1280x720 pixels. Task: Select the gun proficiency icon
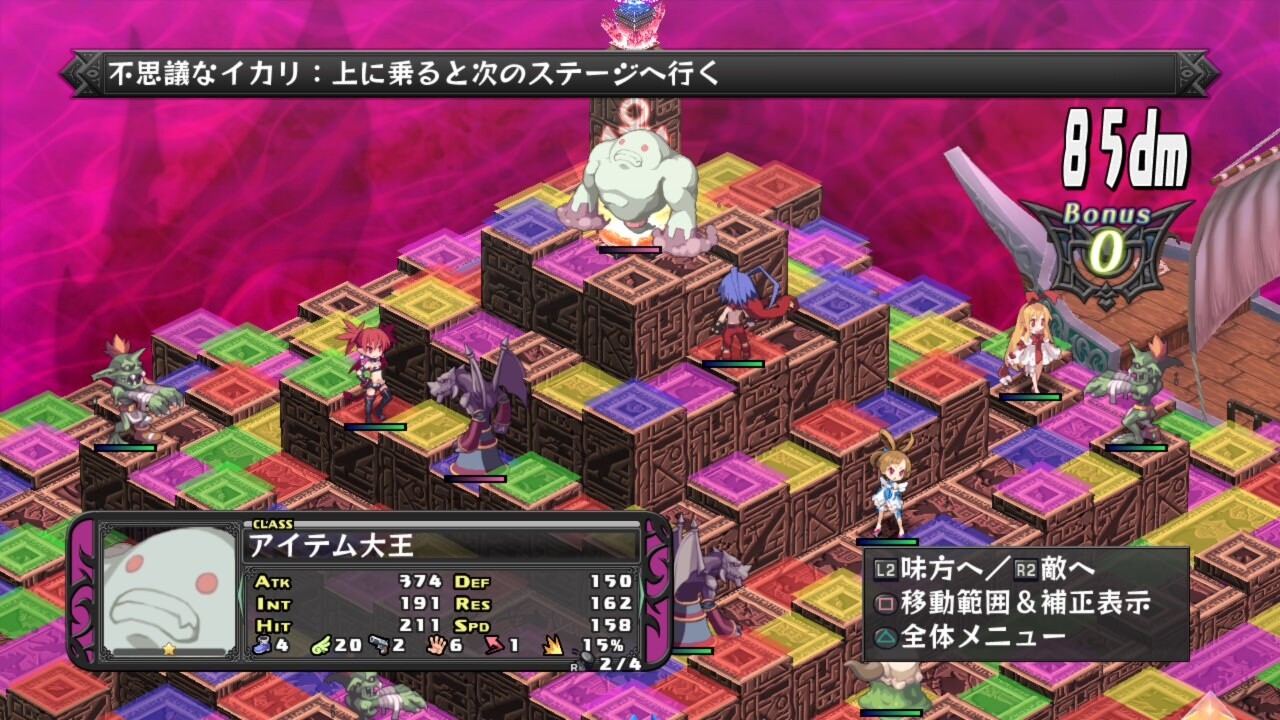(x=381, y=645)
